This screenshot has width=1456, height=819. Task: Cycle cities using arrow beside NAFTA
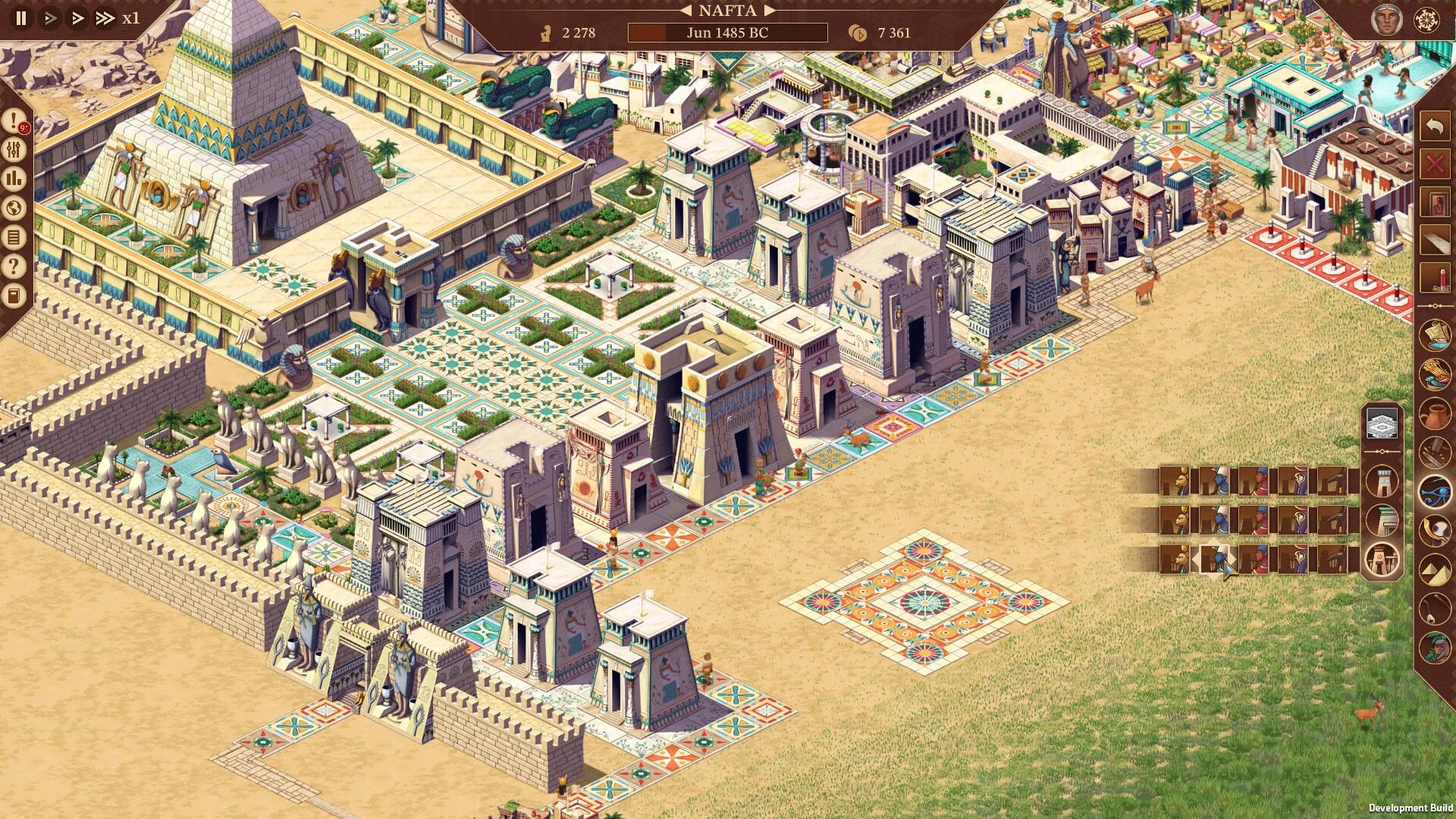point(772,11)
